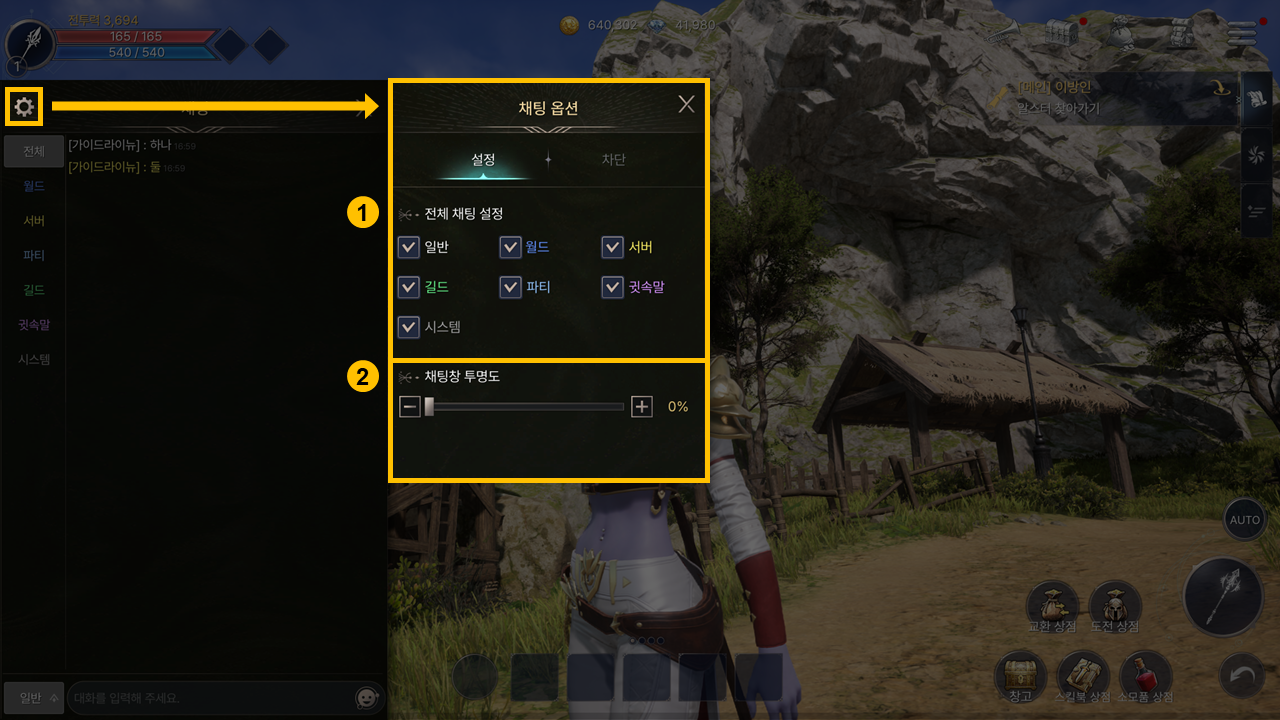Decrease chat transparency with minus button
Screen dimensions: 1280x720
(x=410, y=407)
